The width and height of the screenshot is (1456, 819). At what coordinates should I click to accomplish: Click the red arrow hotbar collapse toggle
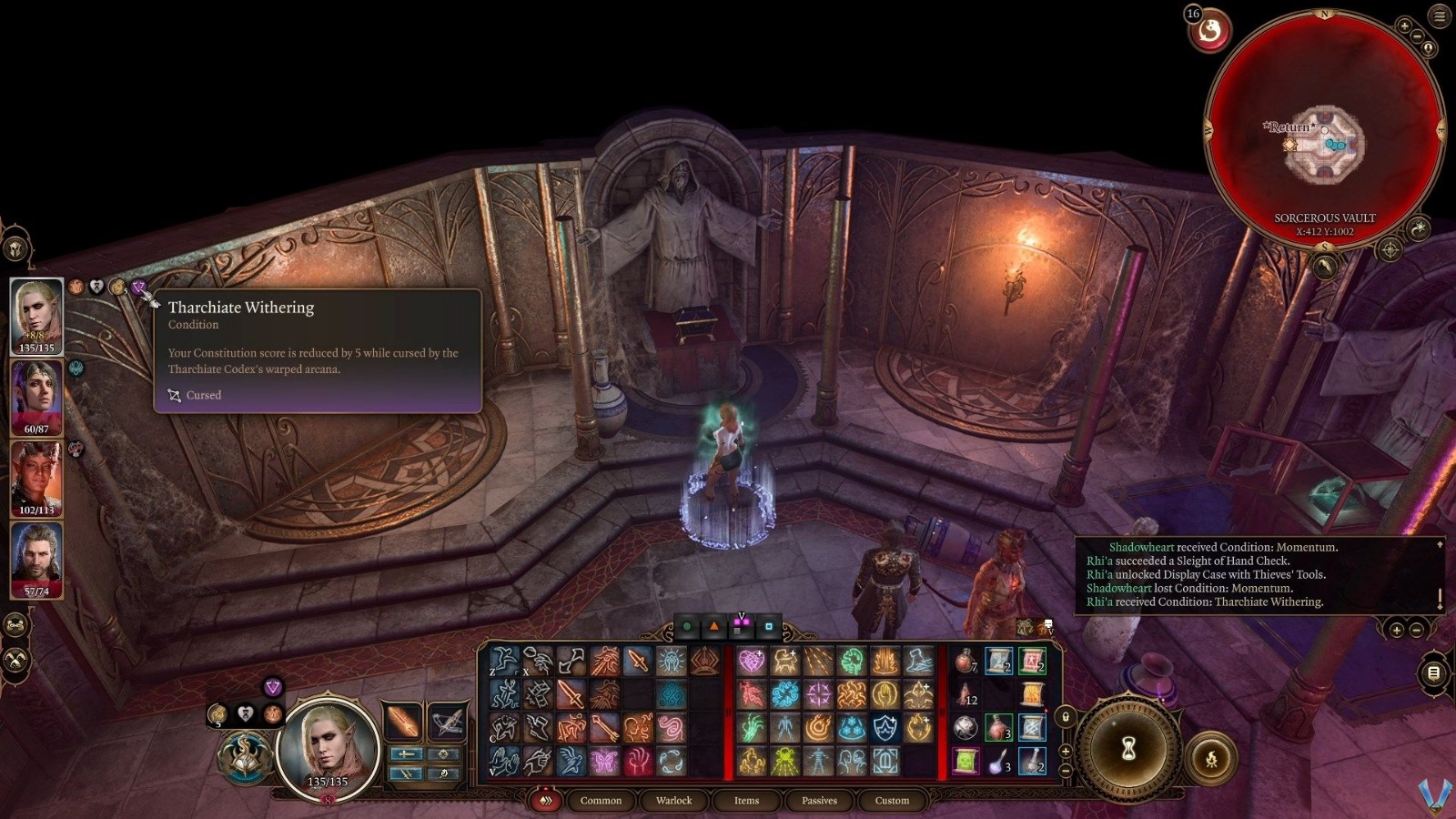point(547,800)
